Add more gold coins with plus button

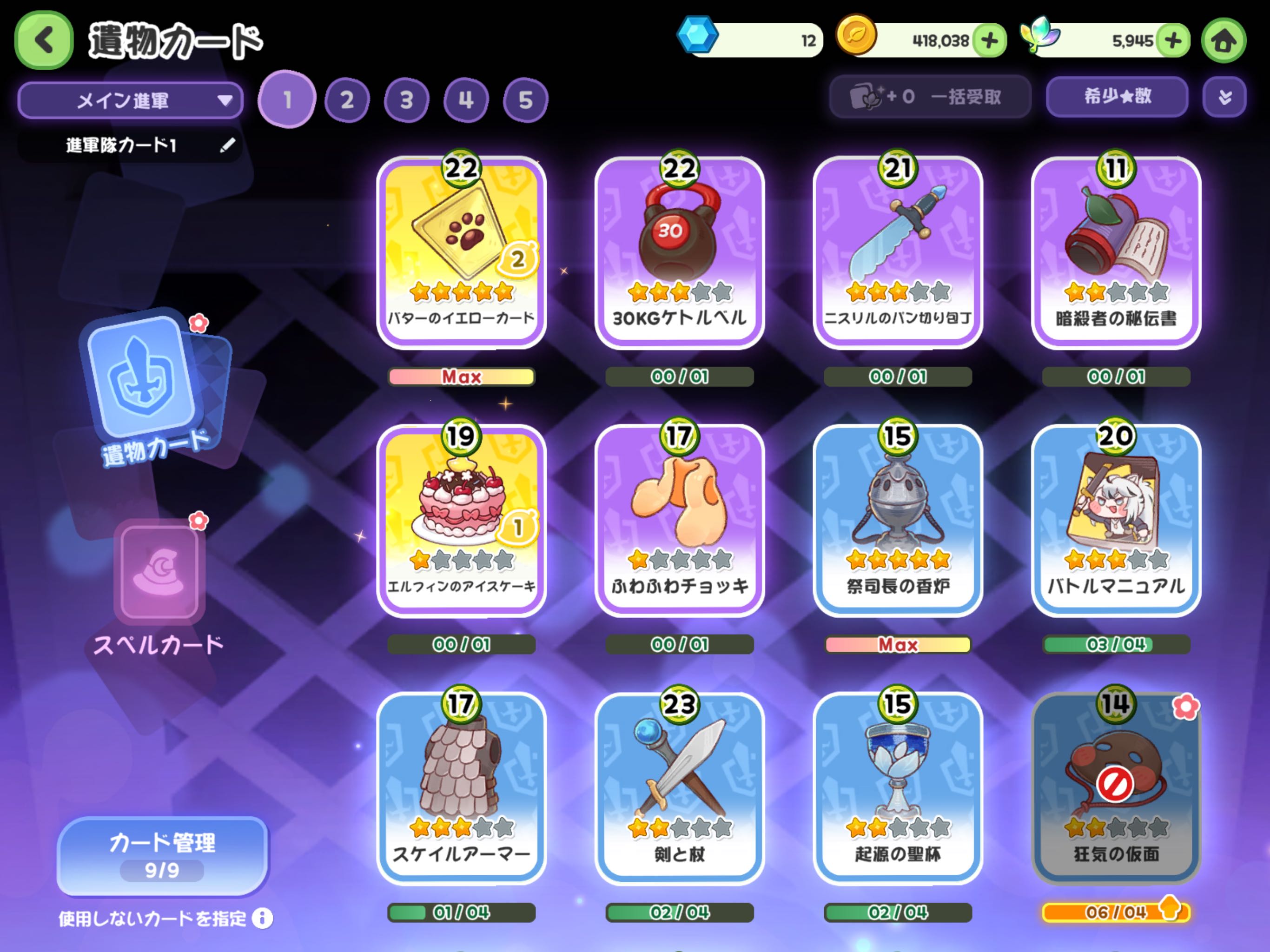coord(990,40)
